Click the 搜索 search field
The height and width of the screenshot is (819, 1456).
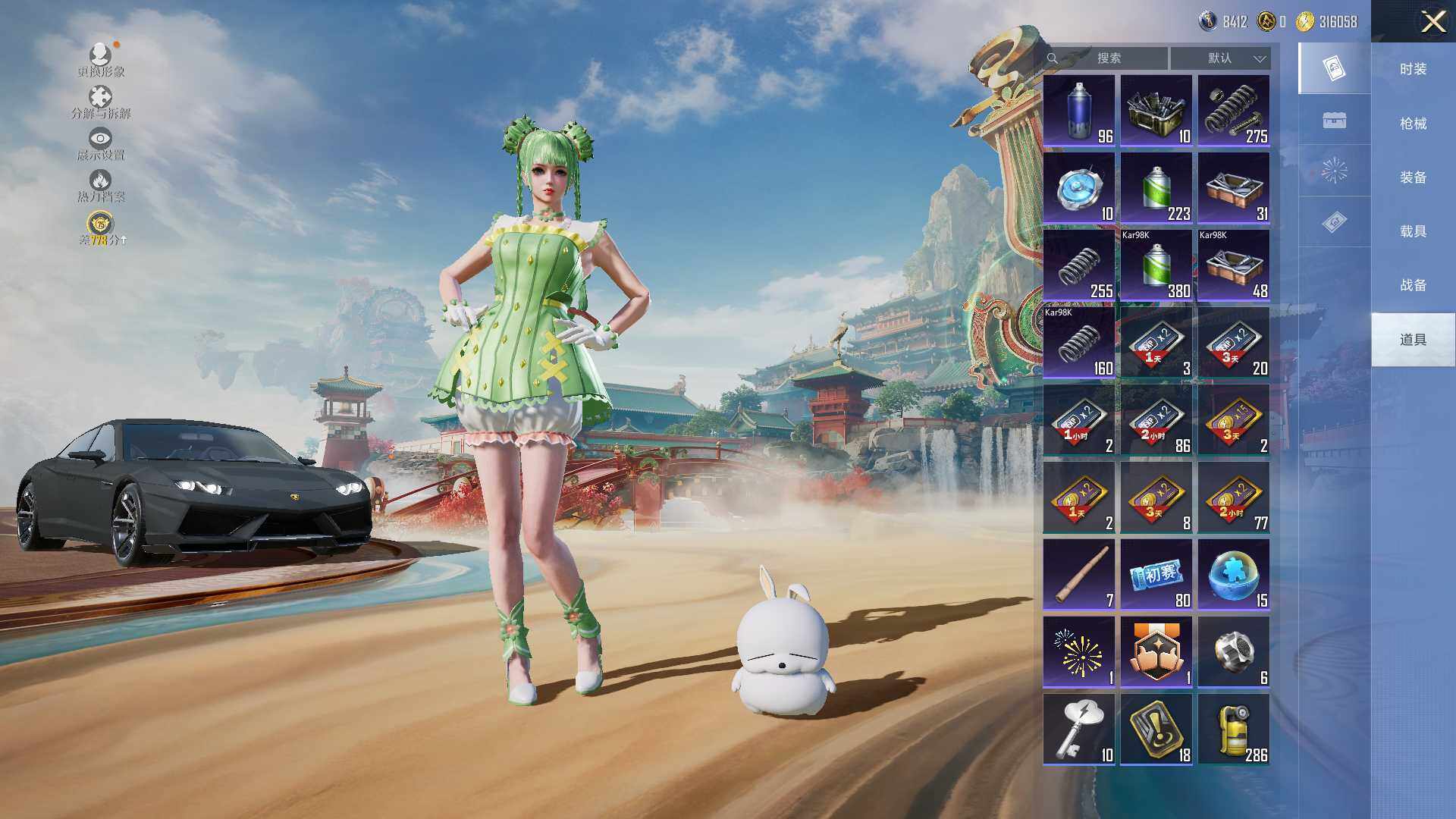1108,58
